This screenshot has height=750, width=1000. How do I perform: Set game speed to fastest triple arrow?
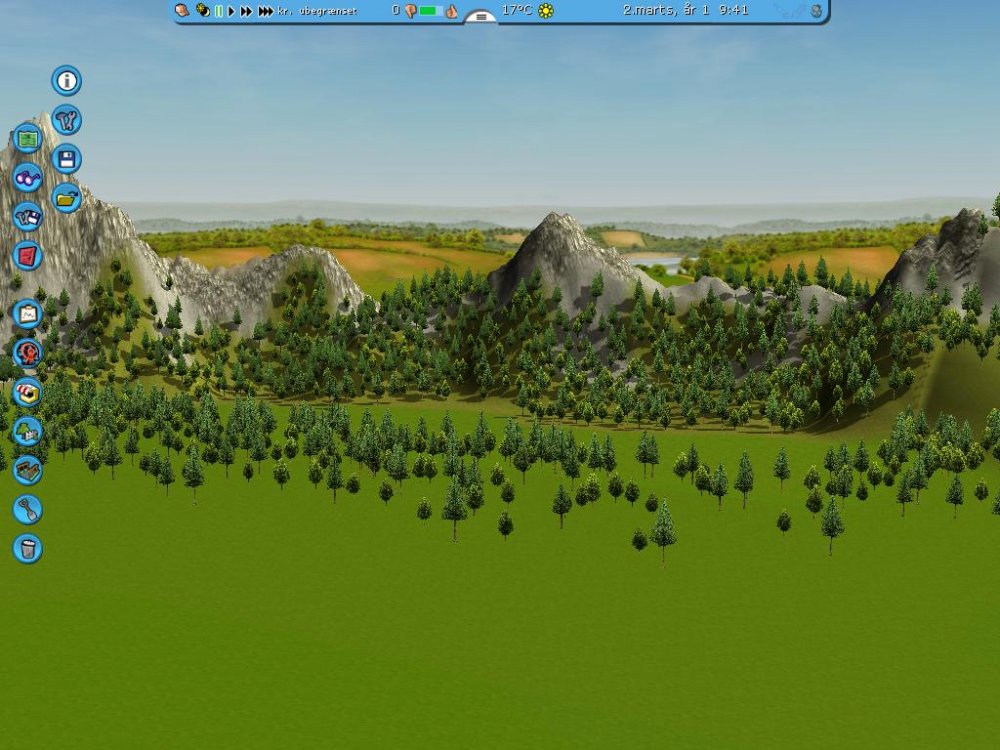point(265,11)
